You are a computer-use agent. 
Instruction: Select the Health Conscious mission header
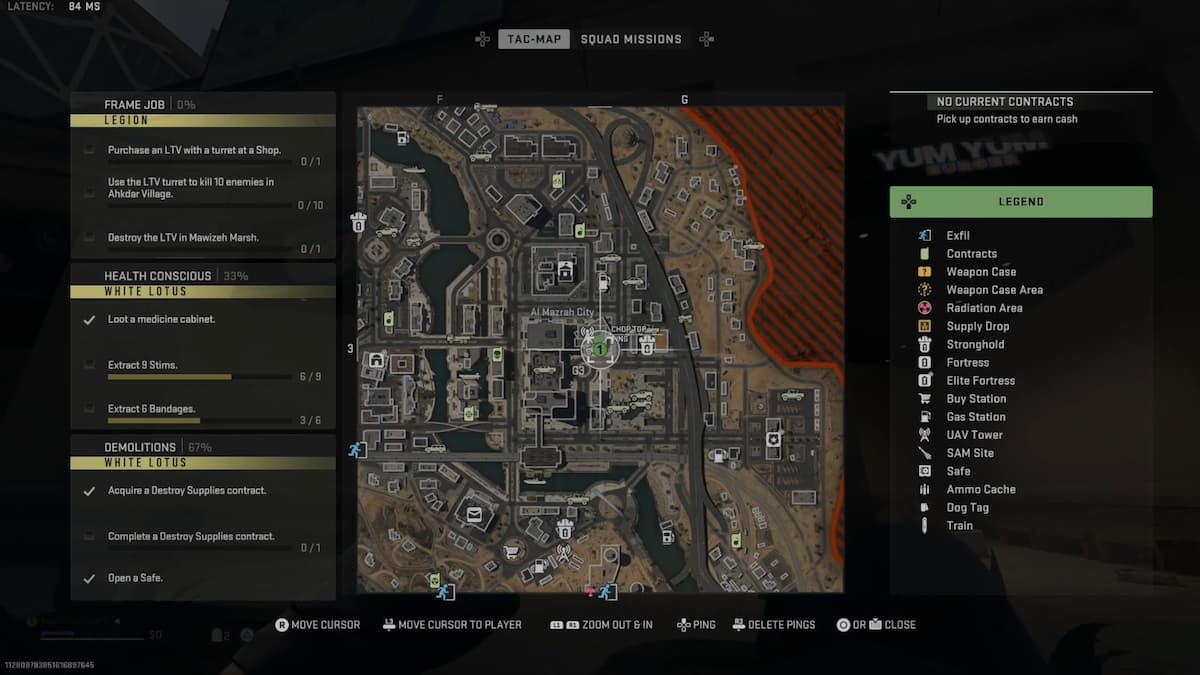[158, 275]
